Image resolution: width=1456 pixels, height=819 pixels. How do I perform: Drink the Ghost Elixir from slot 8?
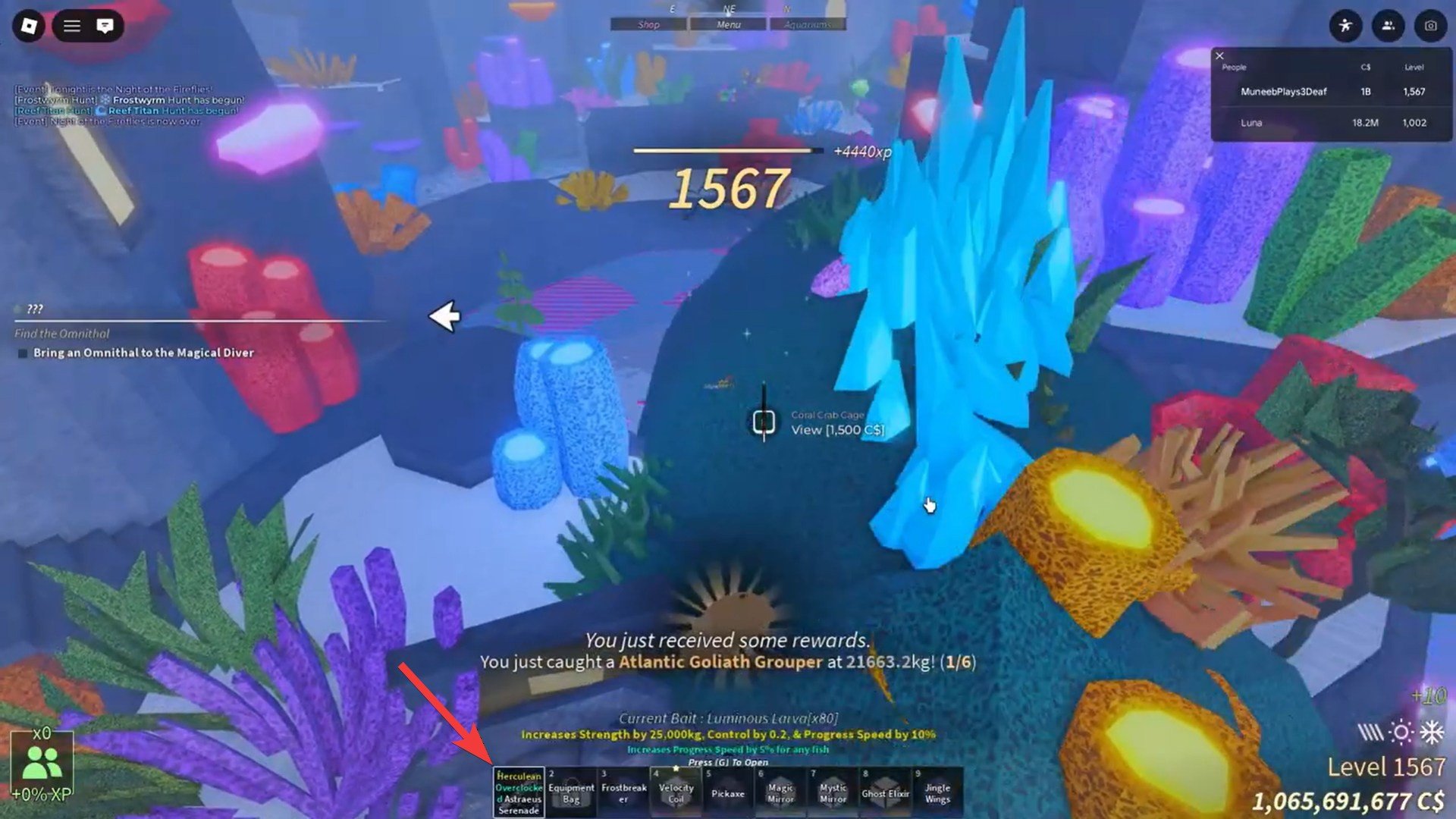pyautogui.click(x=886, y=792)
